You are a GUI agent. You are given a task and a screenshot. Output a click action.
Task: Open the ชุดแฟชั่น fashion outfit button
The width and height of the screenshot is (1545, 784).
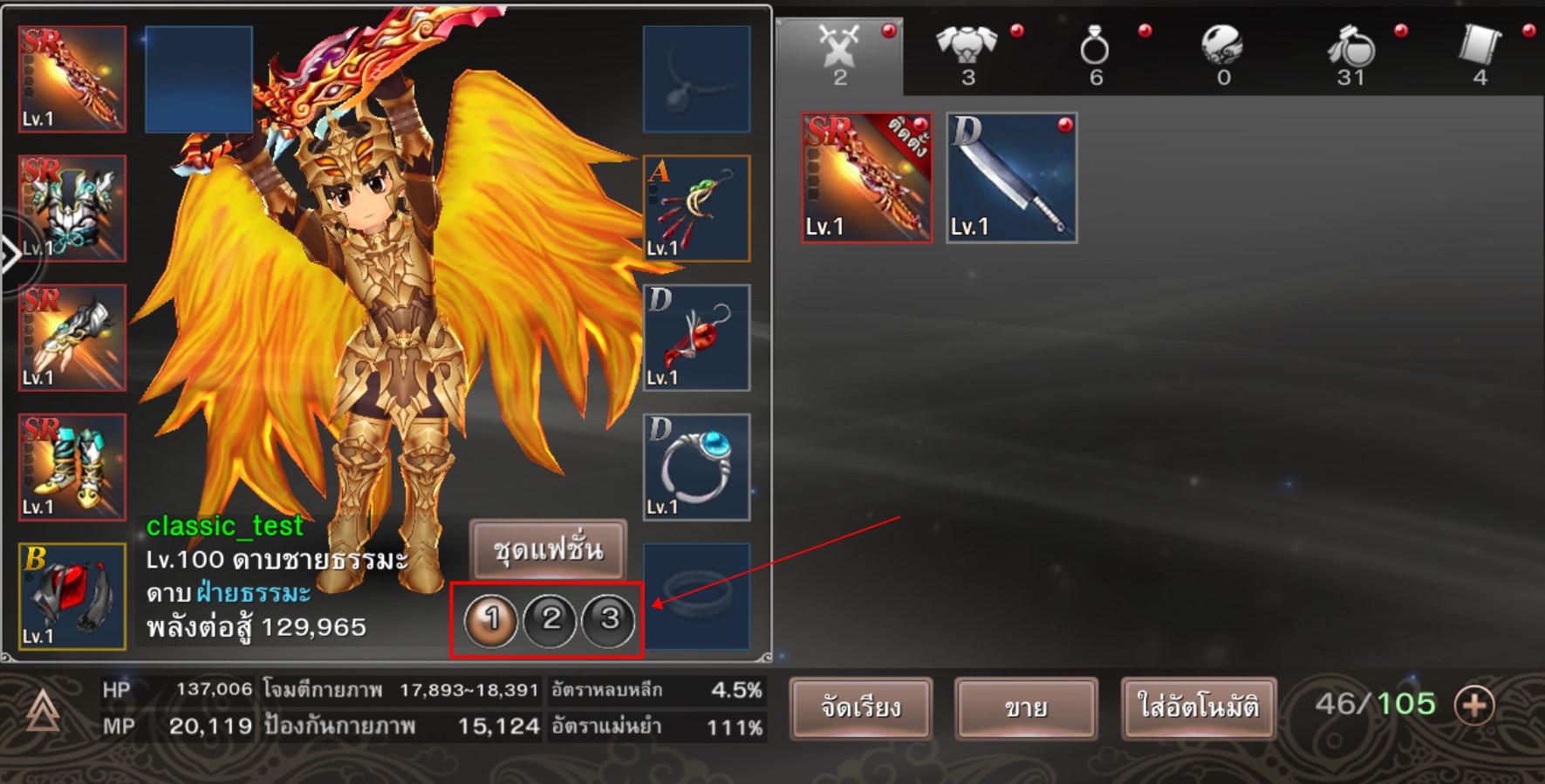point(548,549)
